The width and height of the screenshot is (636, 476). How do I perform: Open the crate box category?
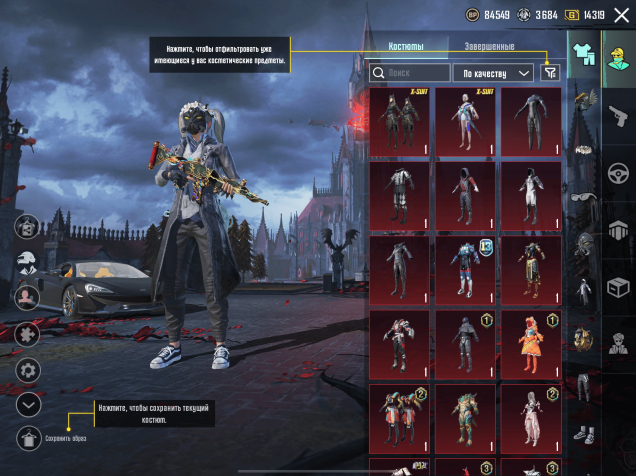click(x=617, y=285)
